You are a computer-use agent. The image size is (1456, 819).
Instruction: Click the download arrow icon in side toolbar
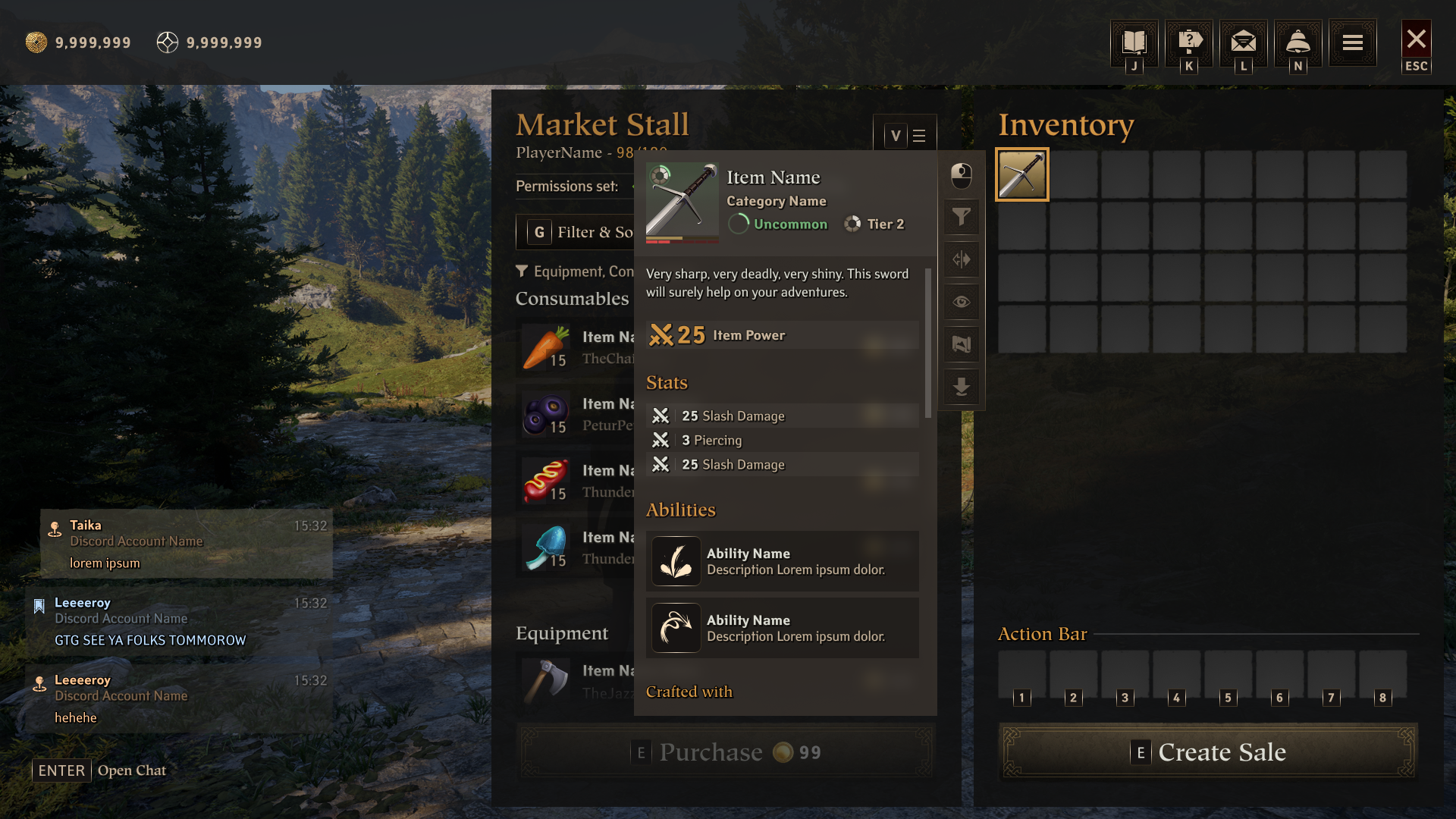click(x=962, y=388)
